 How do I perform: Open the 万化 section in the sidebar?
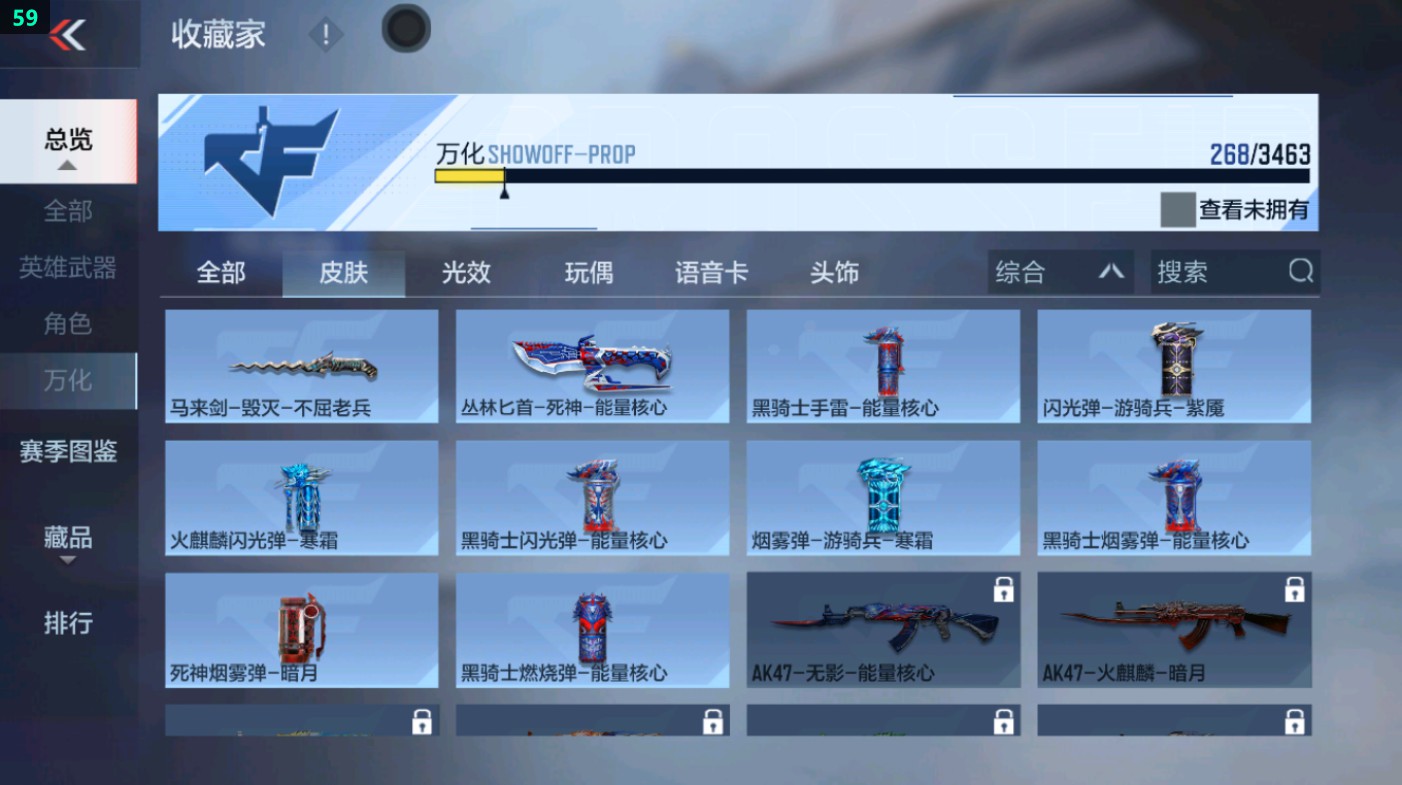67,381
